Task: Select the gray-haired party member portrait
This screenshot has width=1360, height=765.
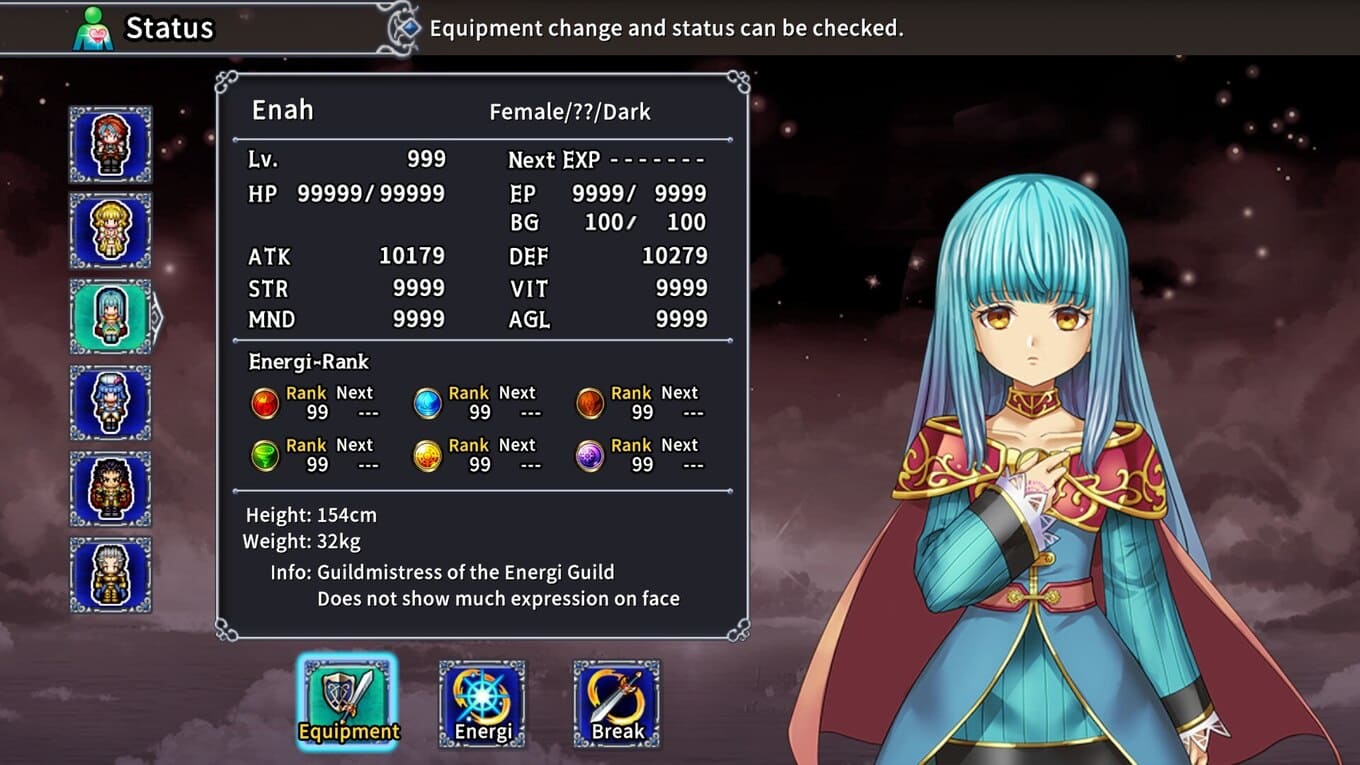Action: 110,575
